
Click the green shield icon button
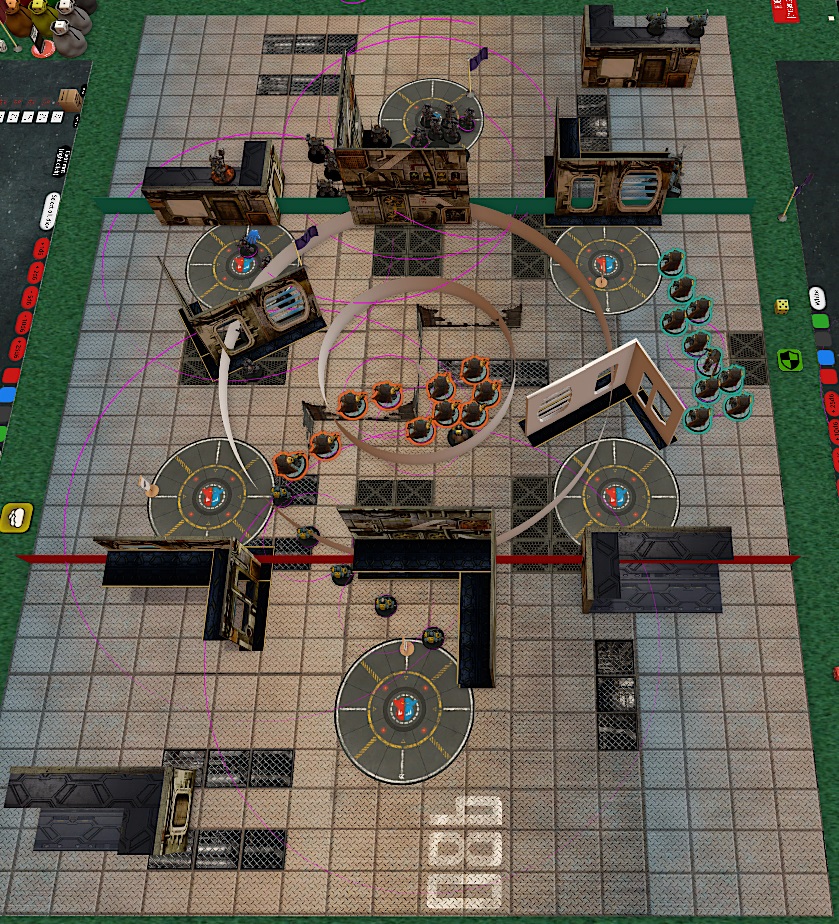point(790,359)
